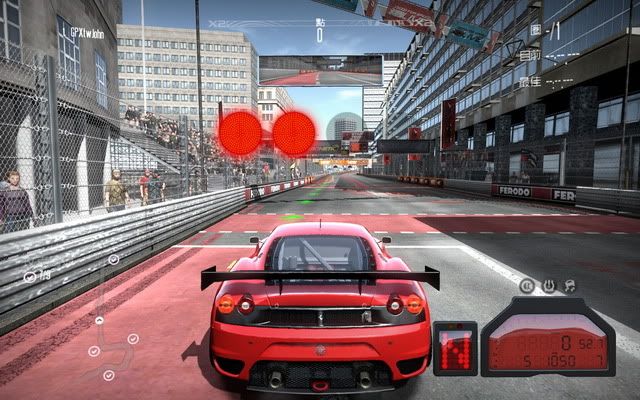Toggle the tire traction control icon
The image size is (640, 400).
click(x=549, y=286)
